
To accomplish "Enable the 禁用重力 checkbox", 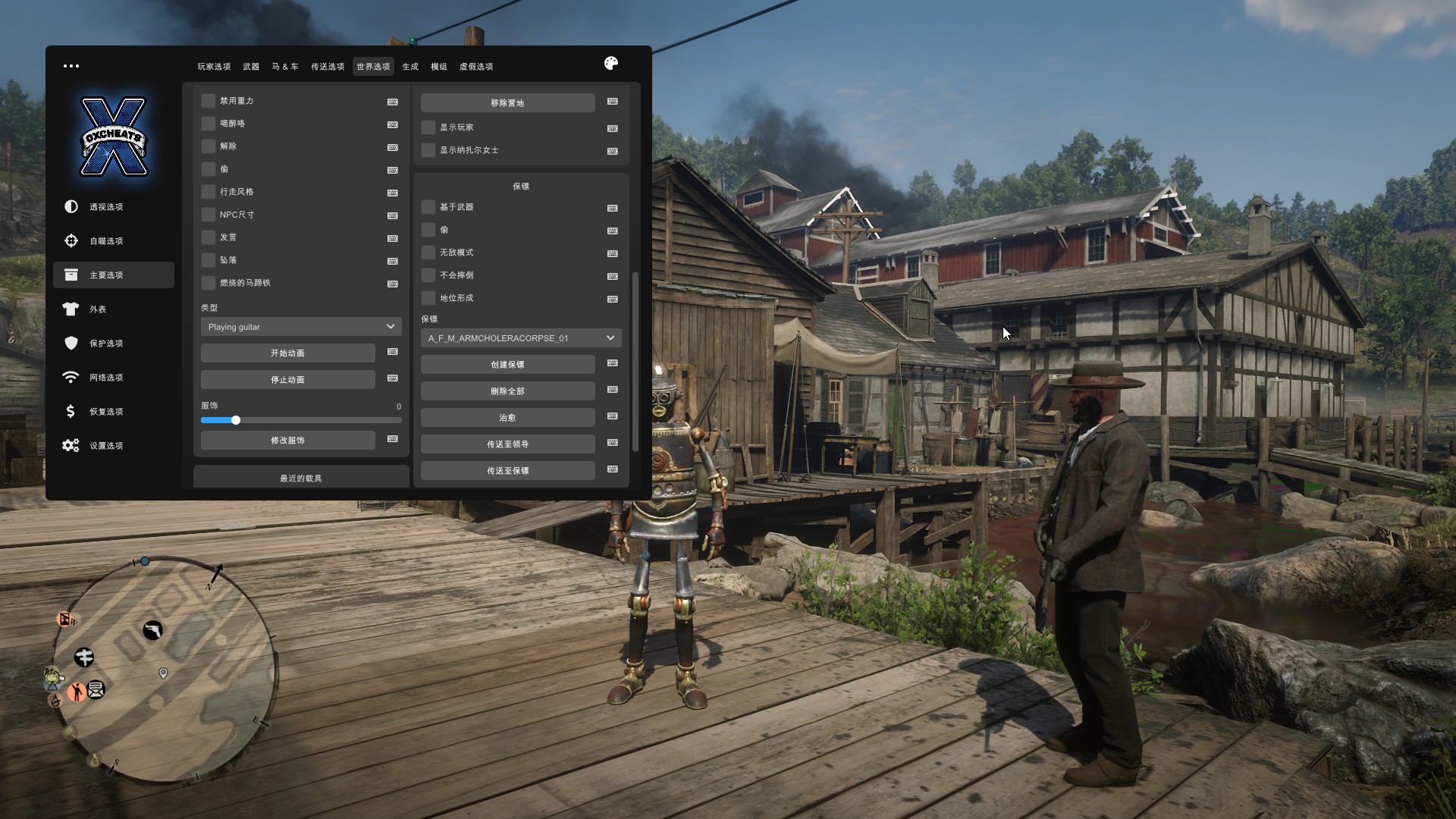I will (209, 101).
